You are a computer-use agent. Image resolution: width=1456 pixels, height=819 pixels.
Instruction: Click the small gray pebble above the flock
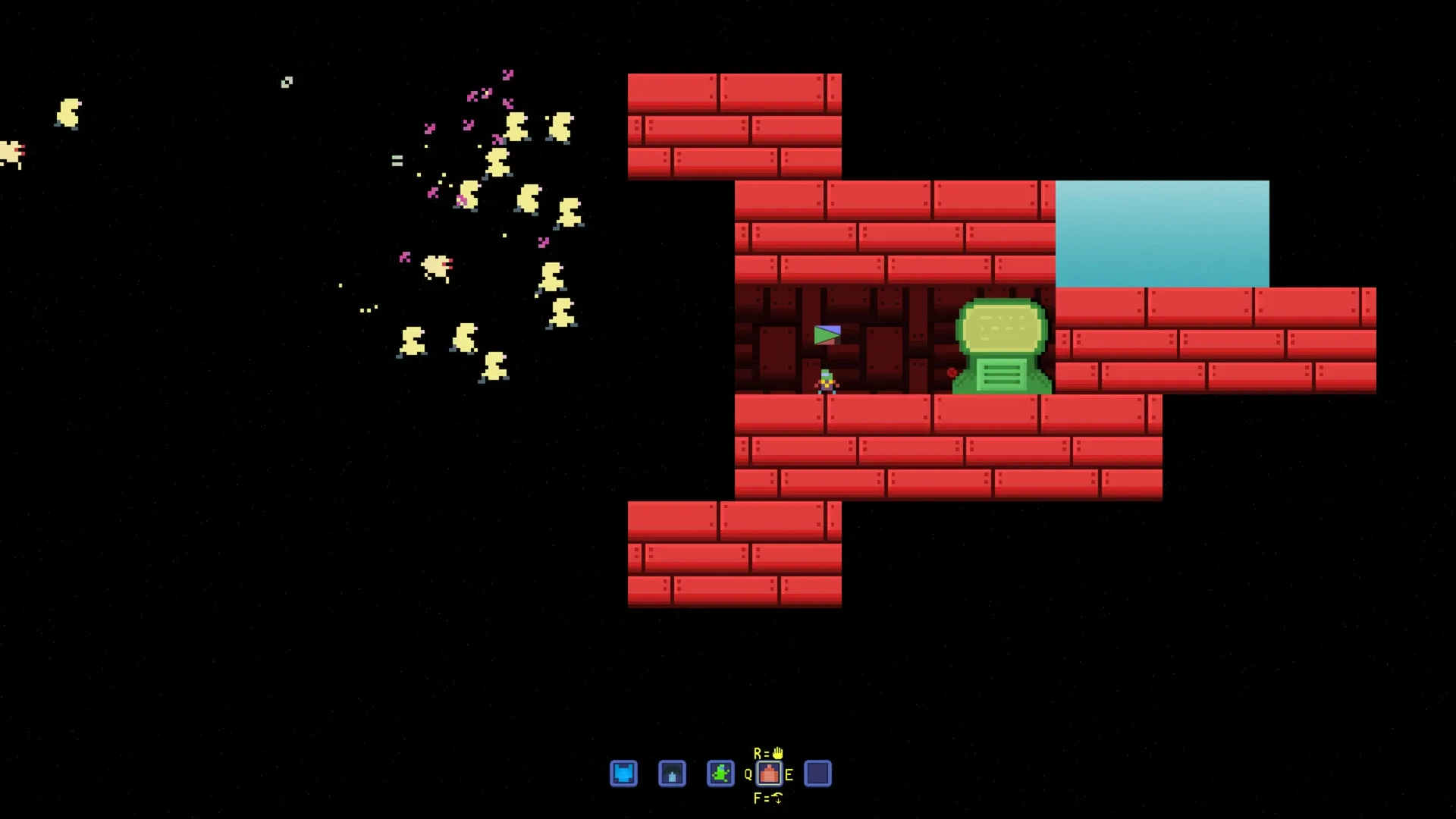tap(287, 81)
